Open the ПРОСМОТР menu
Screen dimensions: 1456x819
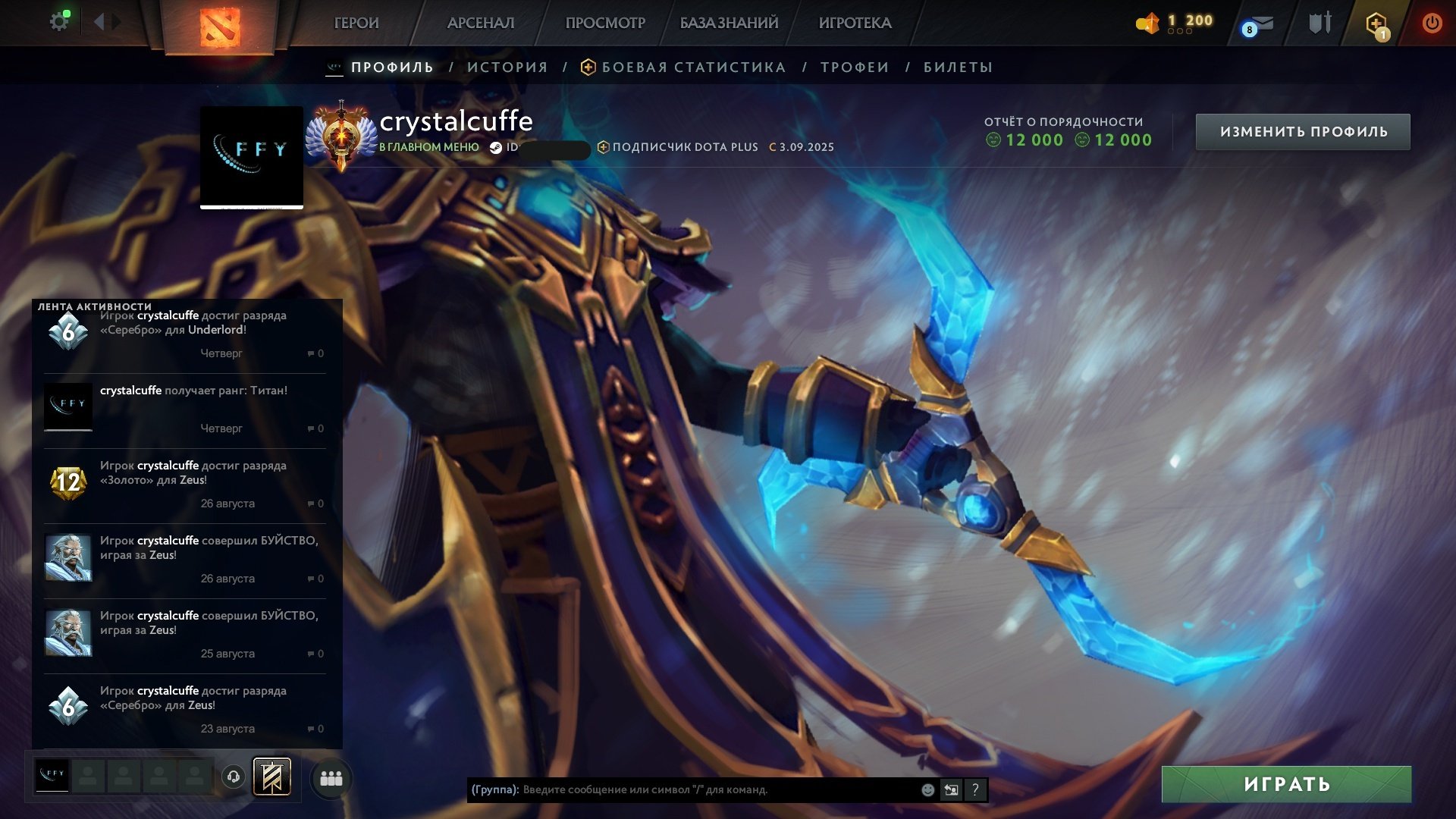point(605,24)
